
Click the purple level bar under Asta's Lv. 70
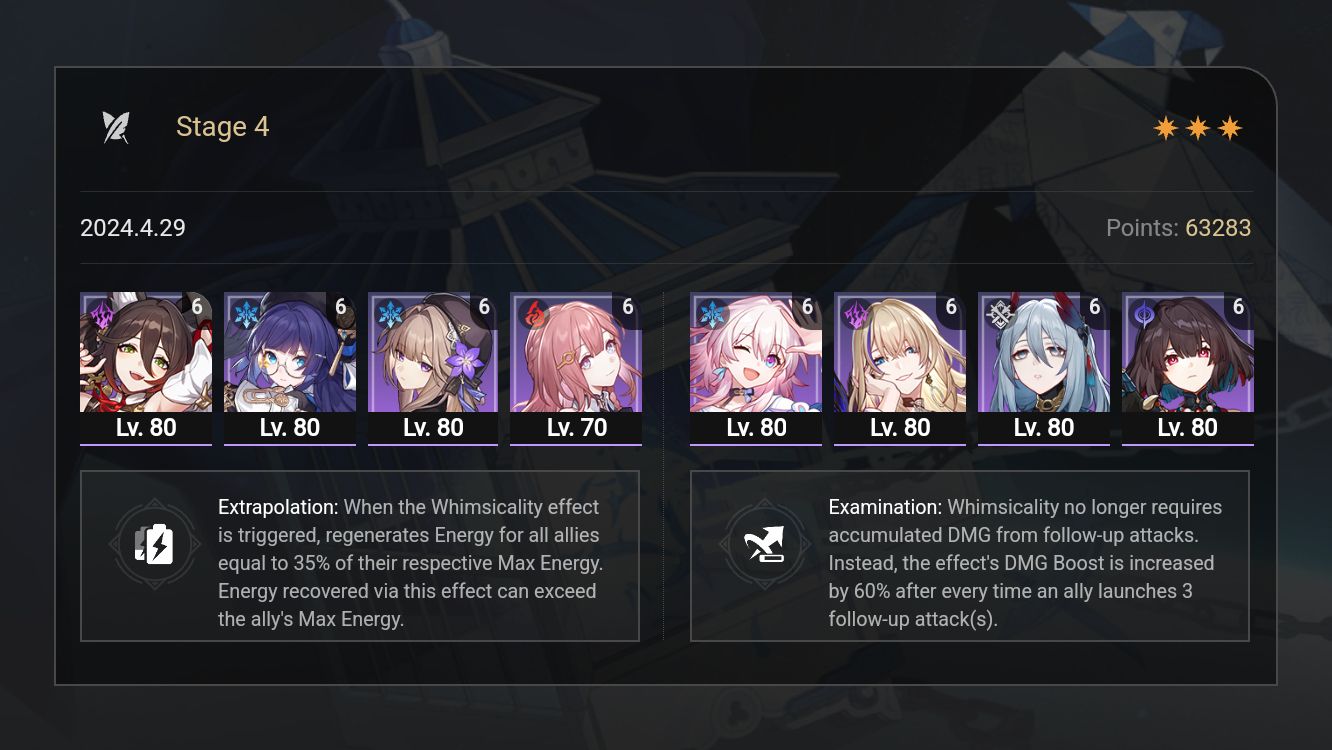pyautogui.click(x=575, y=446)
